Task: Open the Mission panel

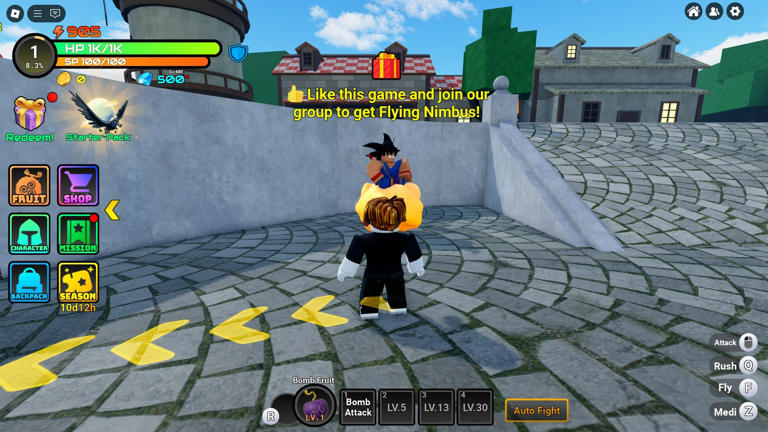Action: click(x=78, y=234)
